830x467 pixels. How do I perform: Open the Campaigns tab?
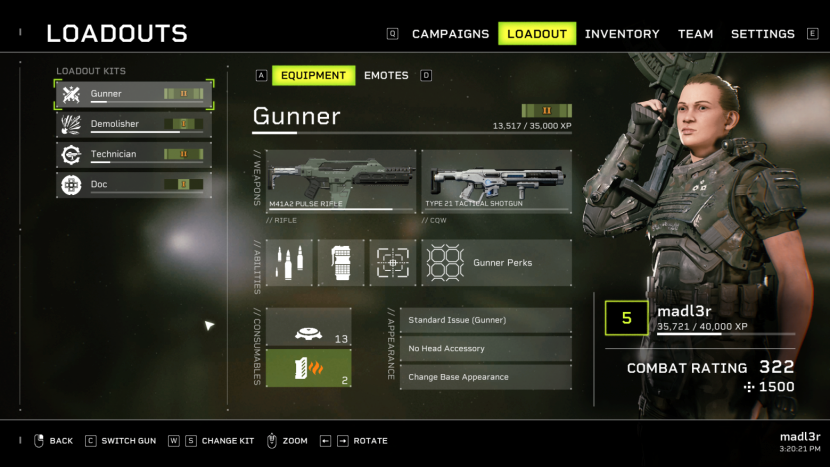tap(450, 34)
